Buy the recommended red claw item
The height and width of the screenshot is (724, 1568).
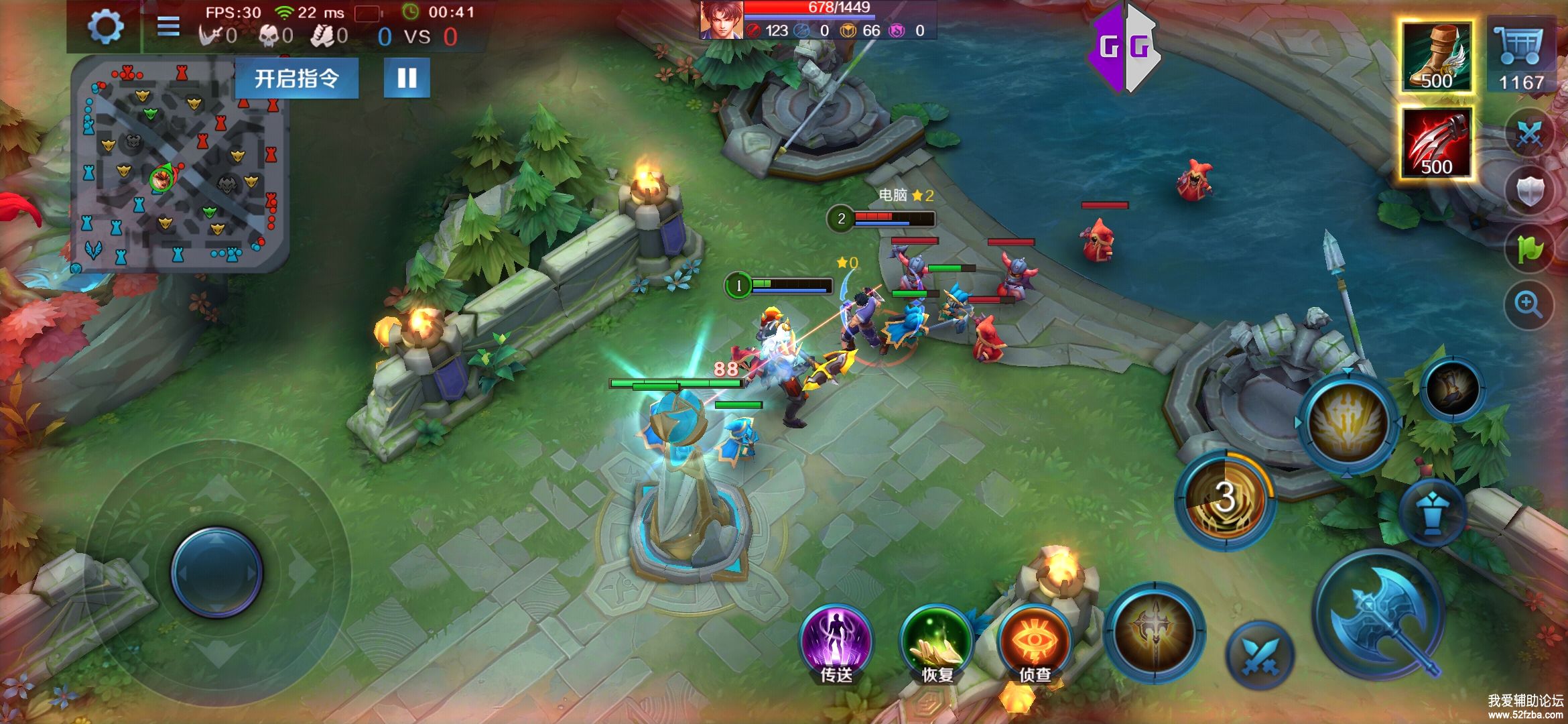point(1436,143)
